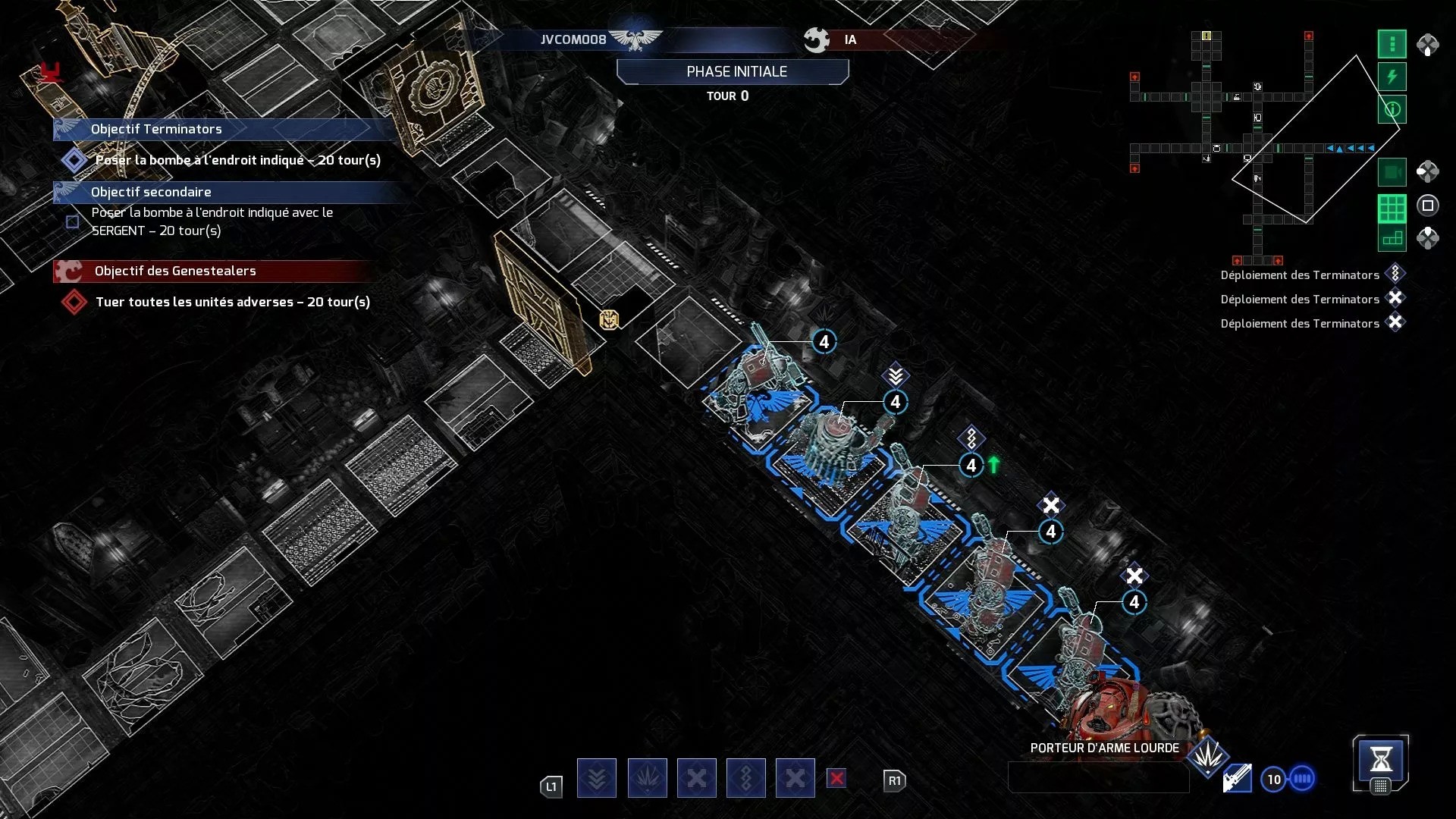Select the Terminator deployment diamond icon in bottom toolbar

click(x=747, y=778)
